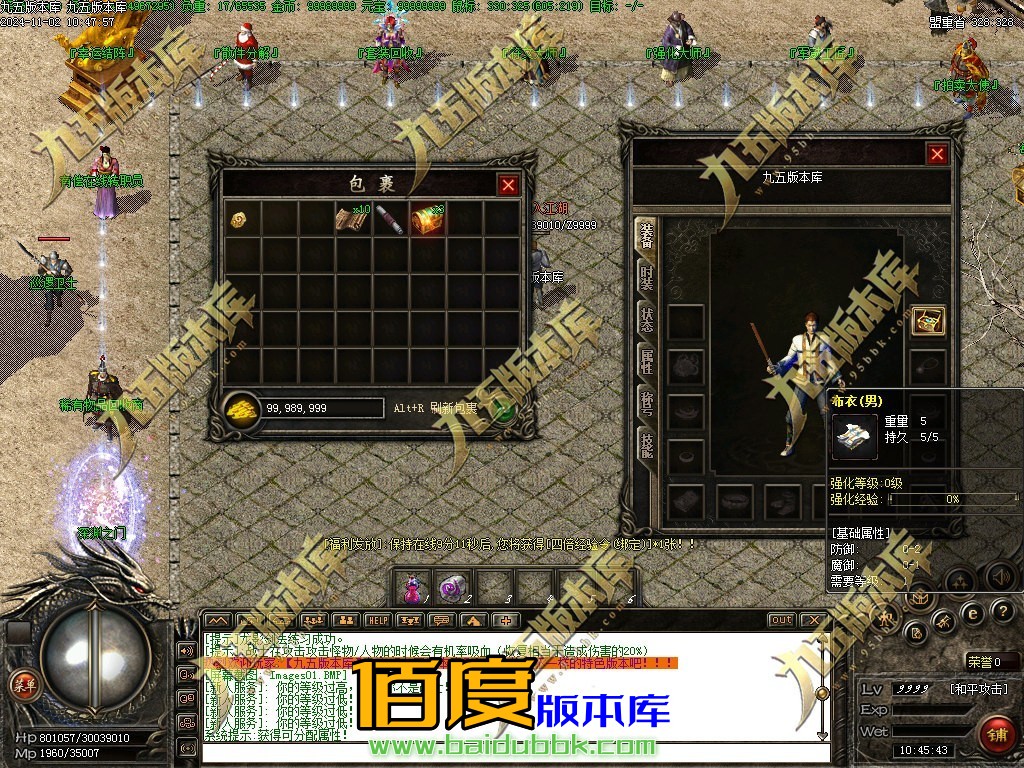Viewport: 1024px width, 768px height.
Task: Close the character equipment panel
Action: pyautogui.click(x=936, y=154)
